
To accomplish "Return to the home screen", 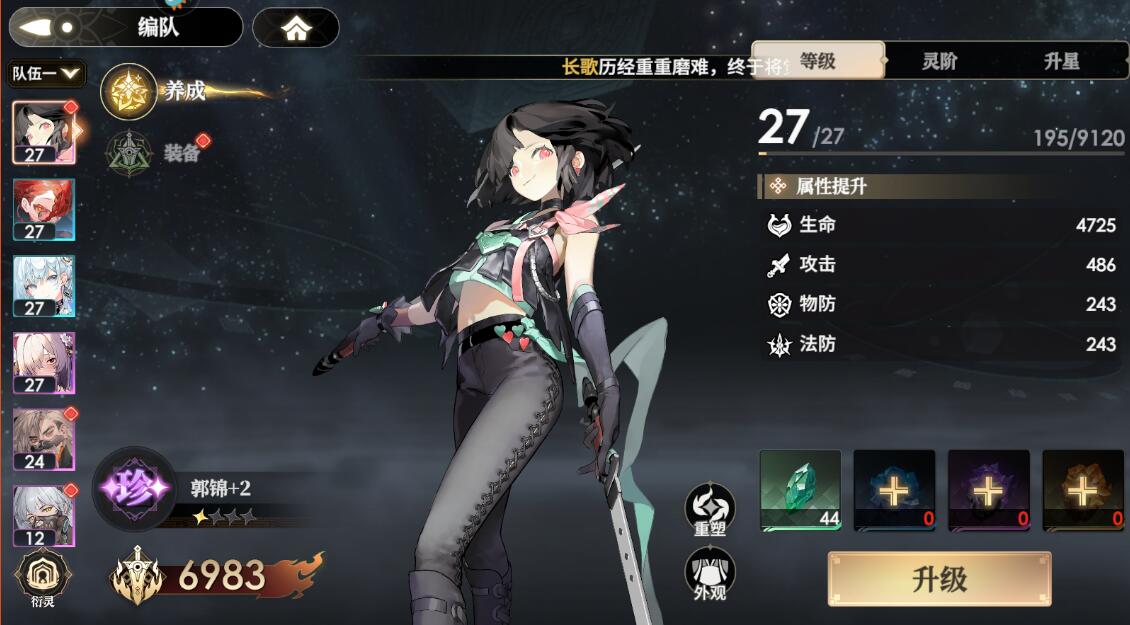I will (x=296, y=28).
